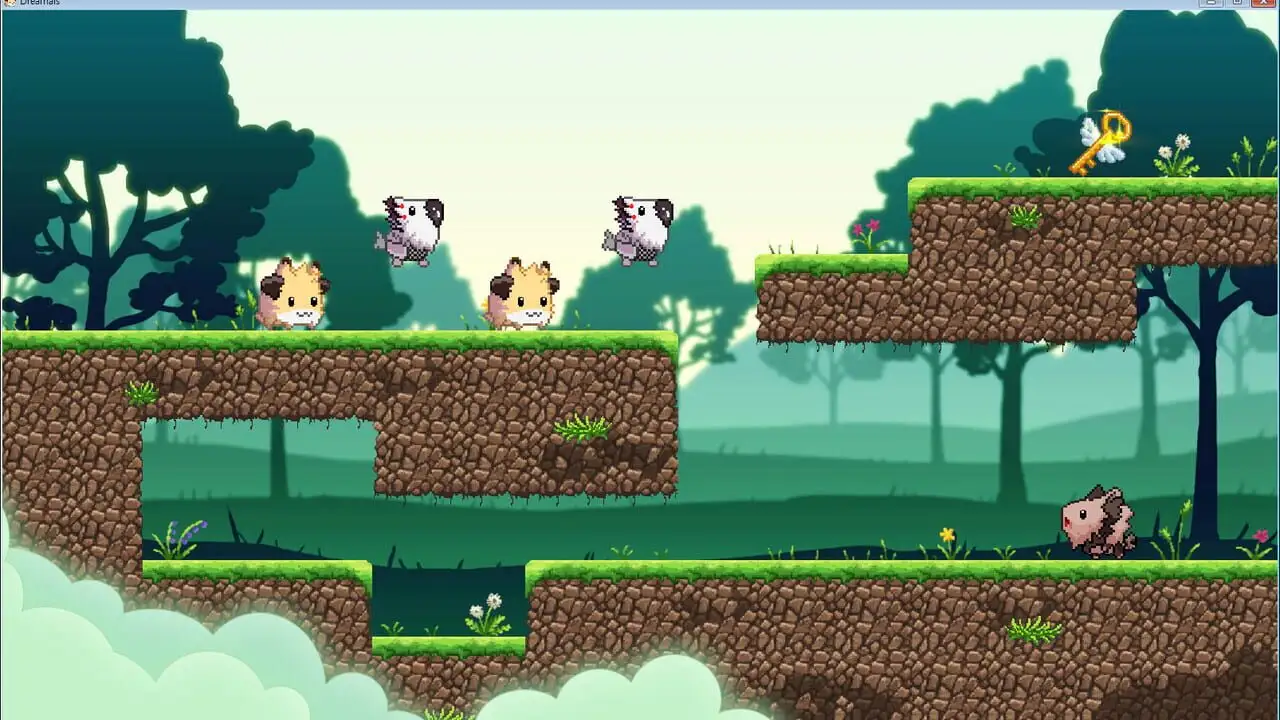
Task: Close the Dreamals game window
Action: (1262, 3)
